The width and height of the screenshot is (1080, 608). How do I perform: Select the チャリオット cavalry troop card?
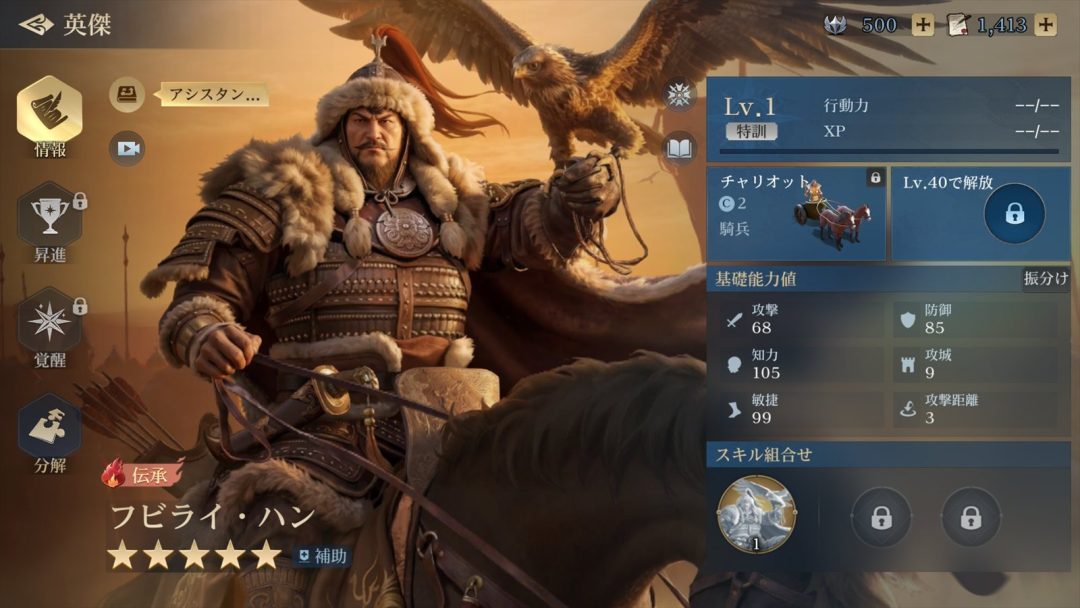(x=796, y=212)
